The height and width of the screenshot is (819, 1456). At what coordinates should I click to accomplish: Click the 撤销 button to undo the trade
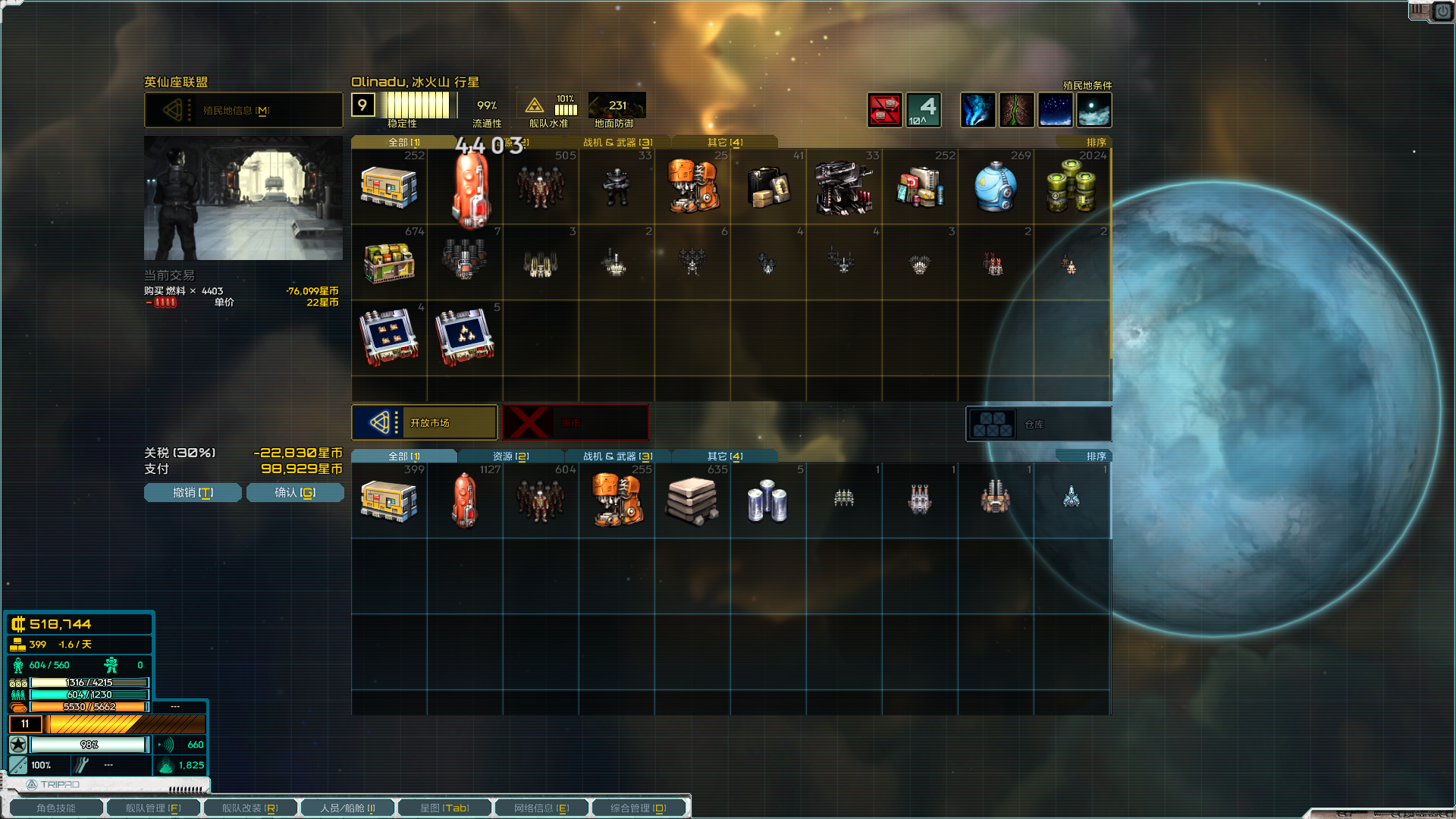[x=192, y=492]
